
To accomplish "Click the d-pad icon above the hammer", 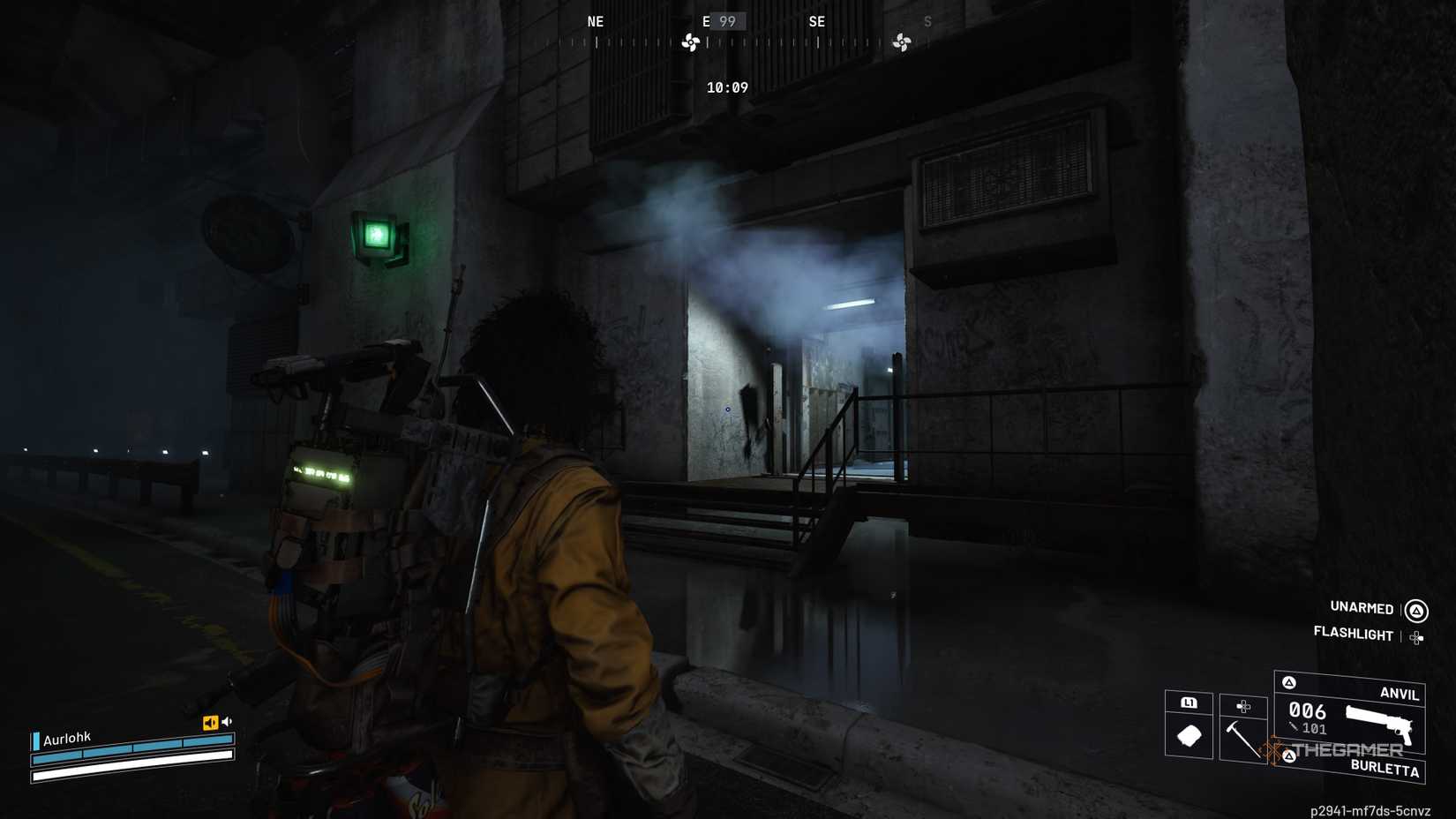I will point(1244,706).
